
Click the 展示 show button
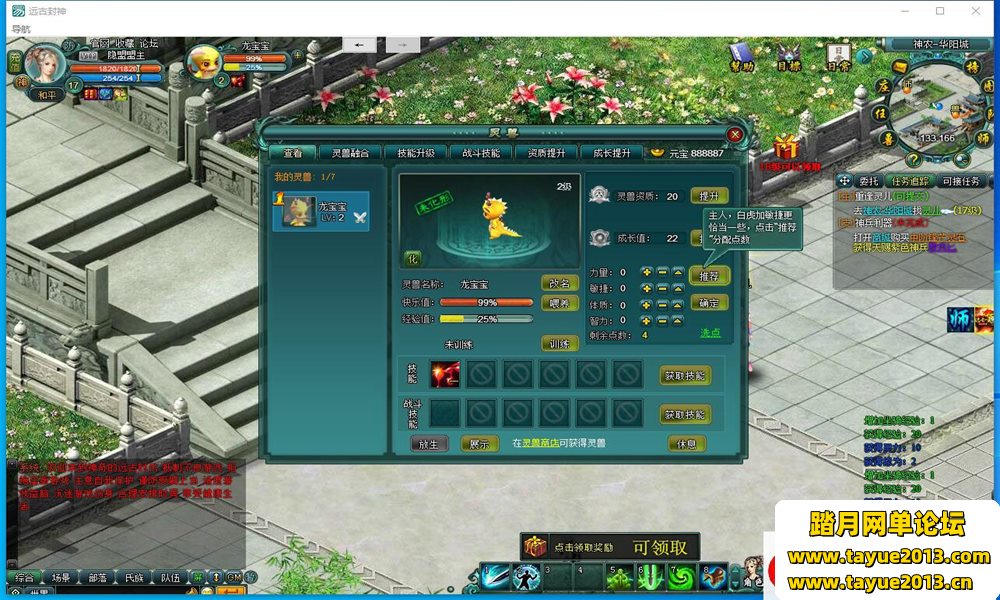click(480, 443)
